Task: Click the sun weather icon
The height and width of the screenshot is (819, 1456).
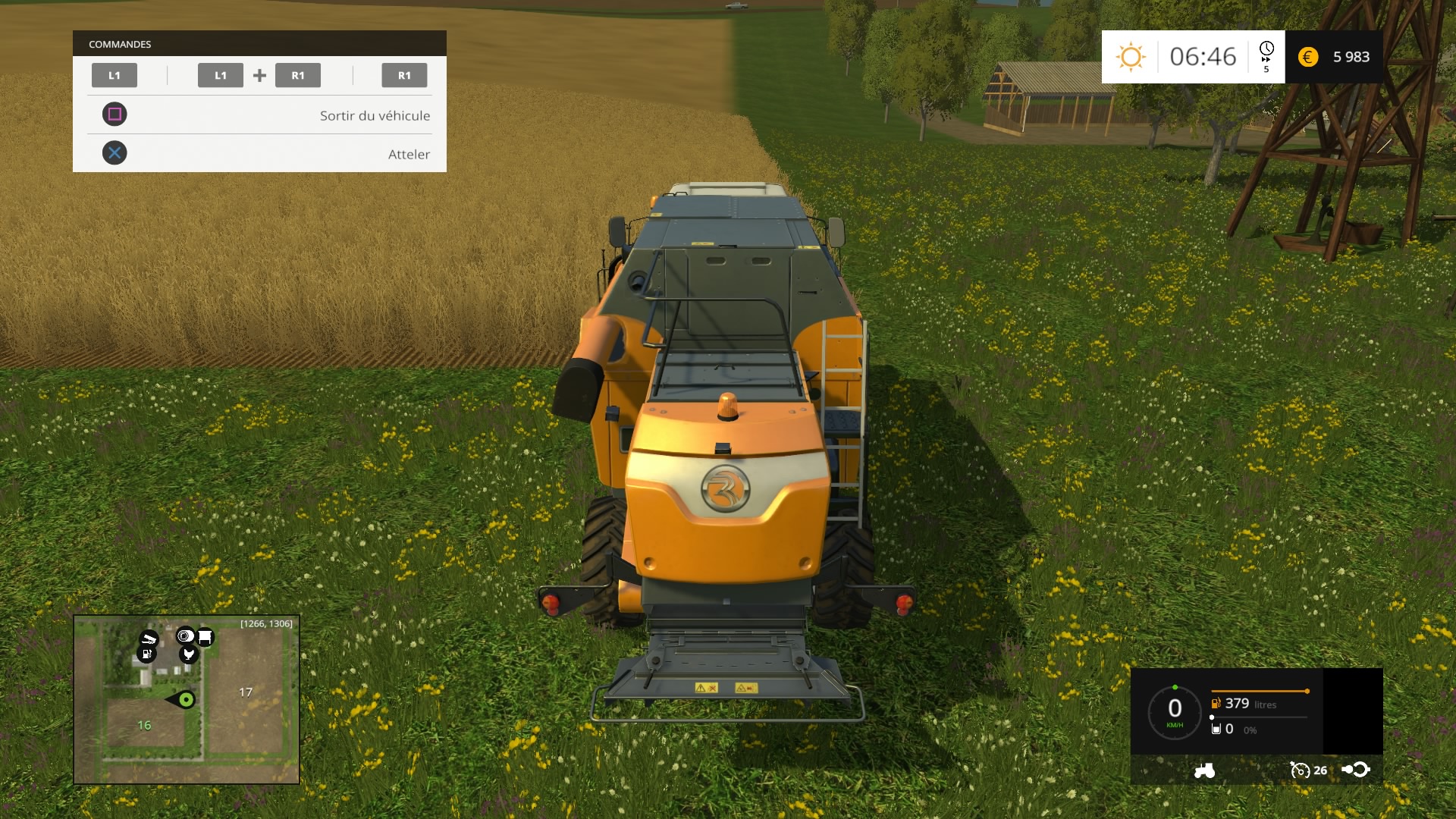Action: pos(1130,57)
